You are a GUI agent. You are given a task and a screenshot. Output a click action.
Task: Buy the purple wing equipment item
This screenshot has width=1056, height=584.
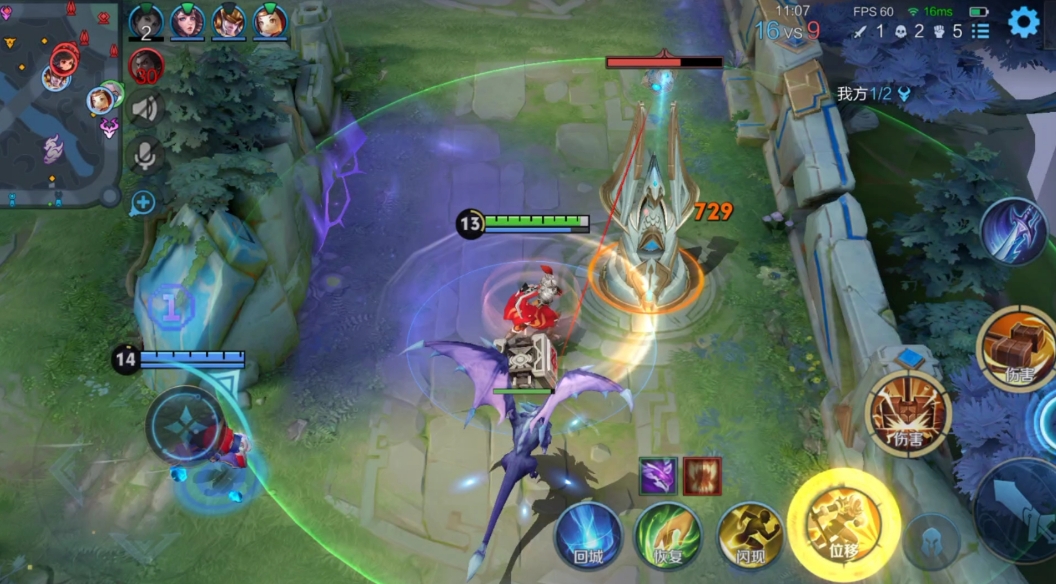pyautogui.click(x=659, y=476)
